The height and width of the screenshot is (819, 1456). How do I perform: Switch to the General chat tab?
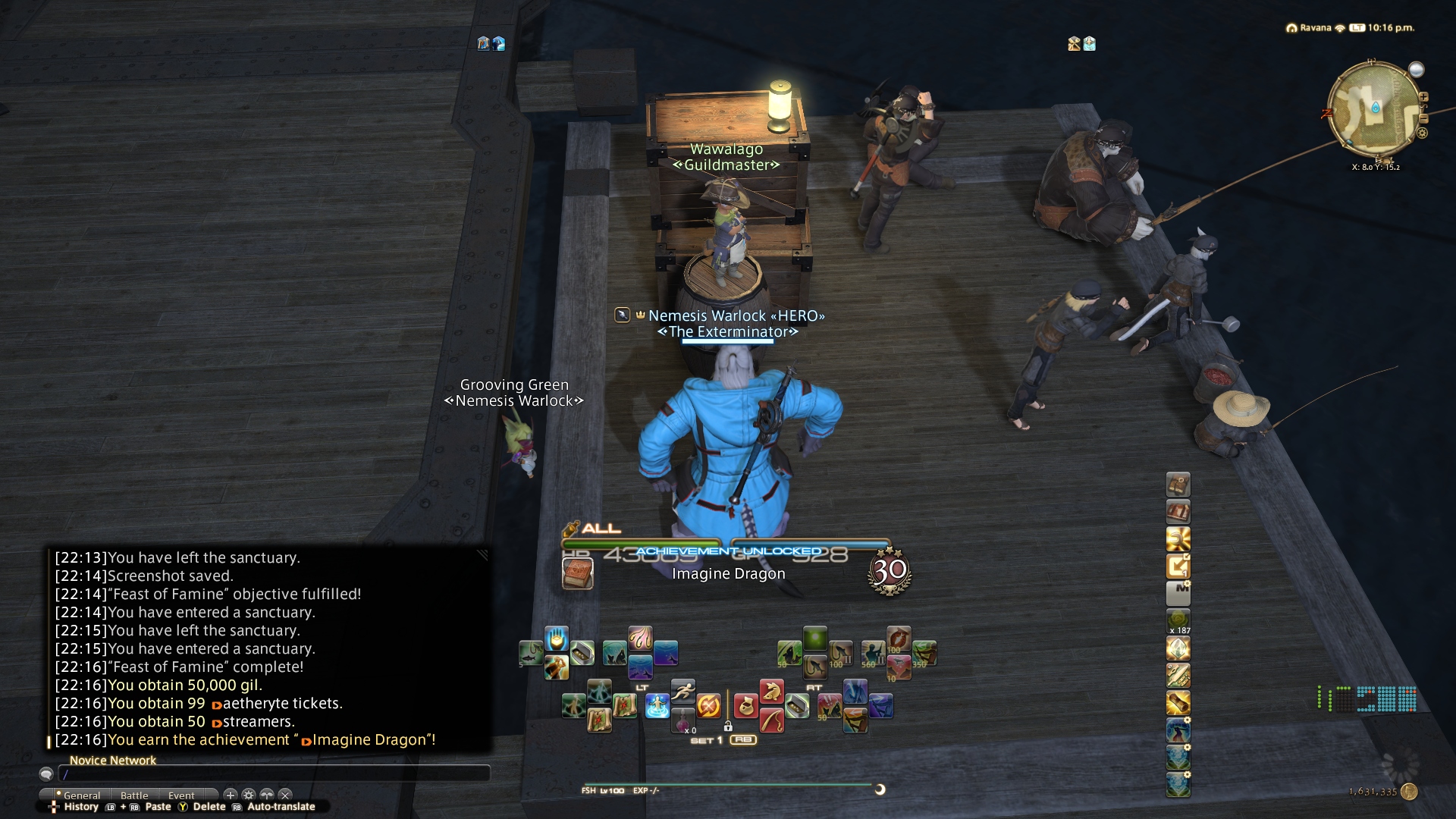click(81, 795)
